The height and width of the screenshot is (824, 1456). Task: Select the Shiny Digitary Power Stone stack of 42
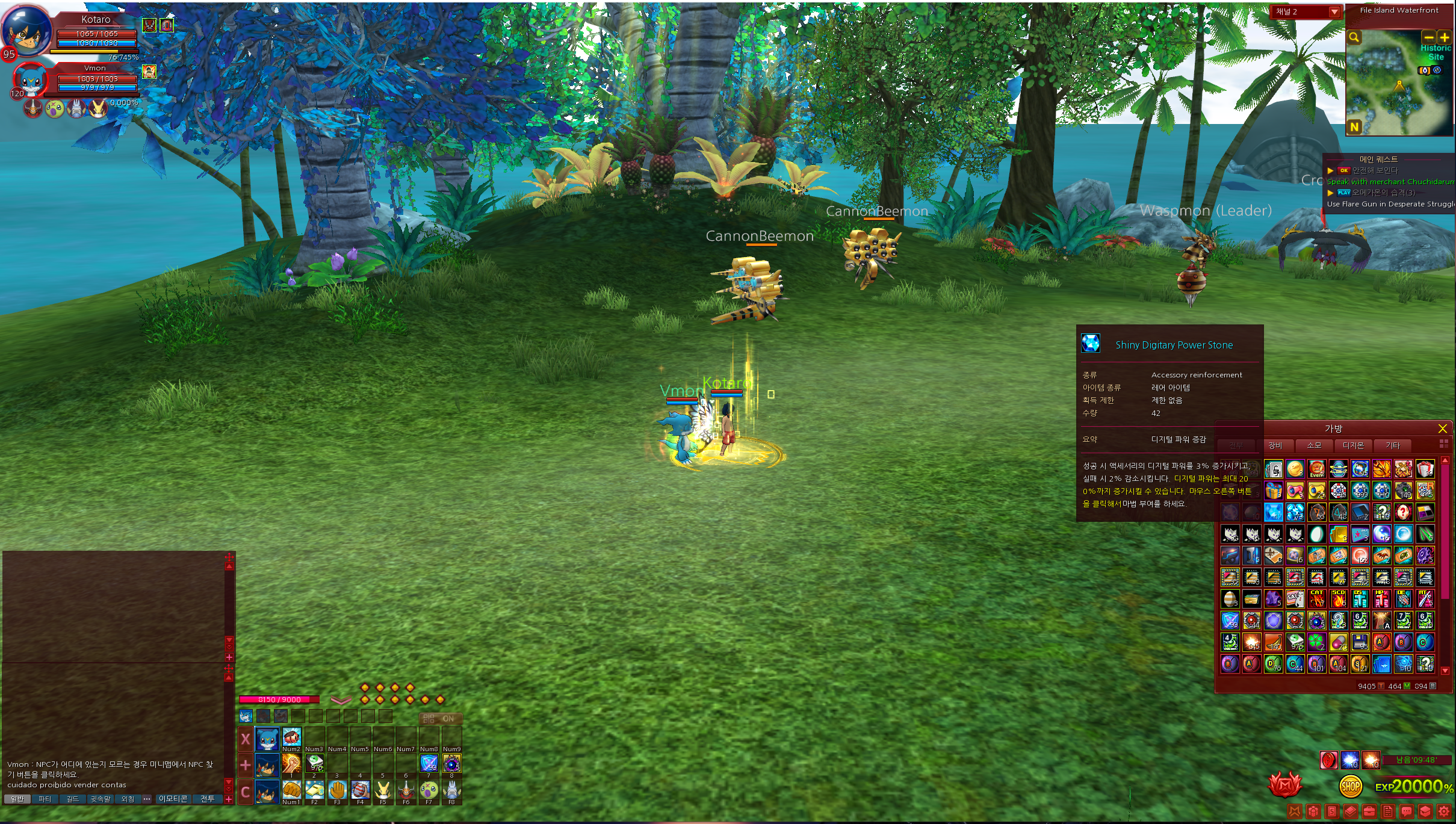[1273, 512]
